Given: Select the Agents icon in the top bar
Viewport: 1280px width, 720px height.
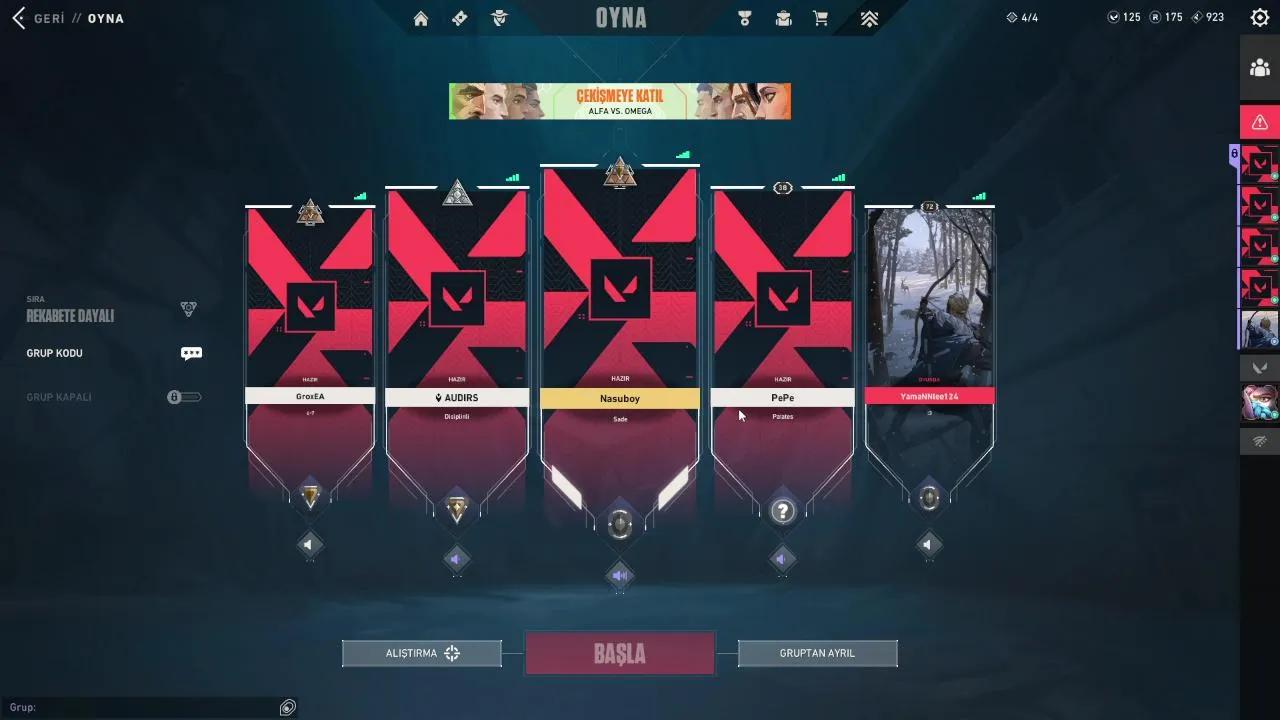Looking at the screenshot, I should (500, 17).
